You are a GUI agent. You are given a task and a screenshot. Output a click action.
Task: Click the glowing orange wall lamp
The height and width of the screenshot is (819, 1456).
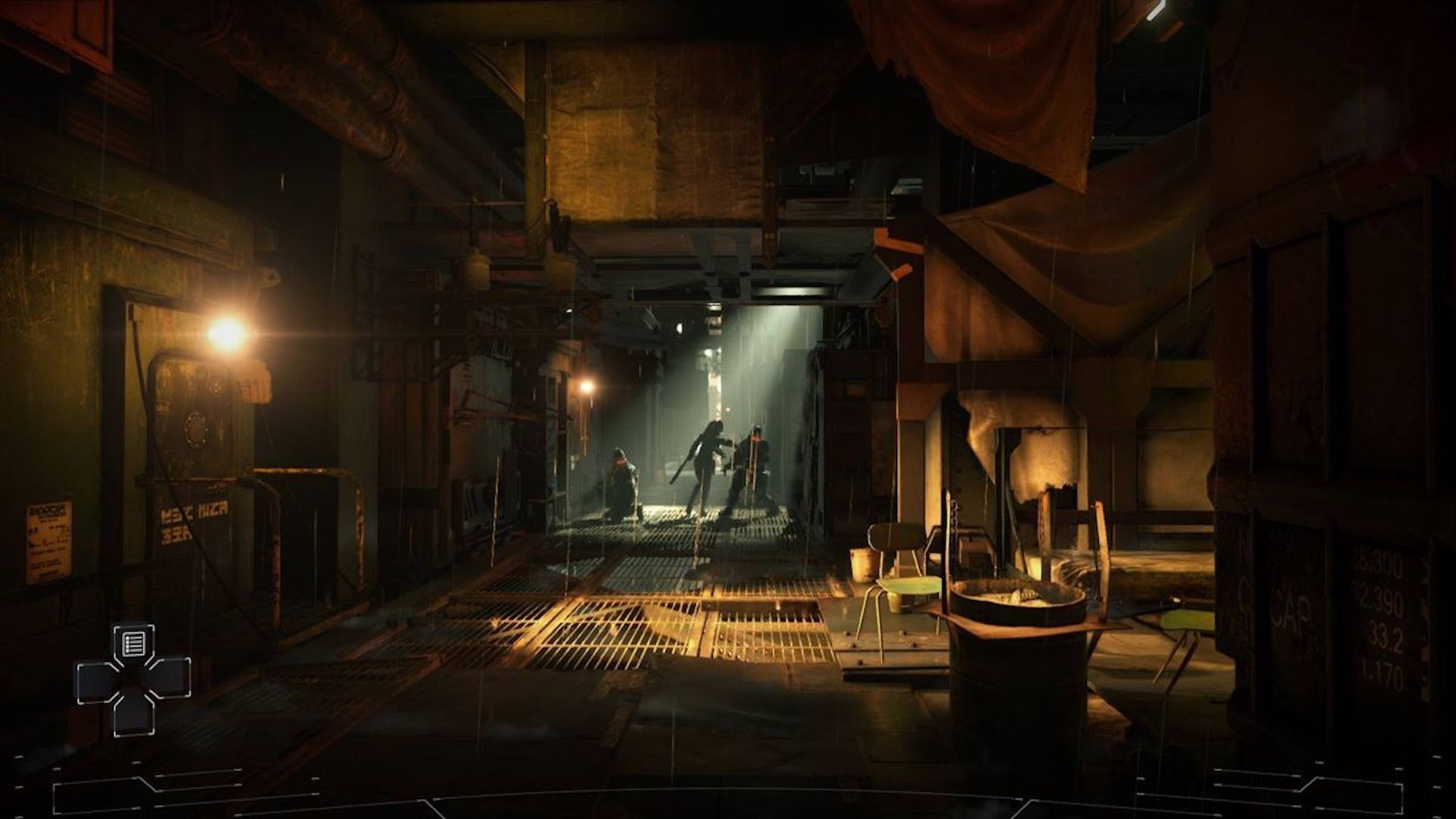(226, 334)
